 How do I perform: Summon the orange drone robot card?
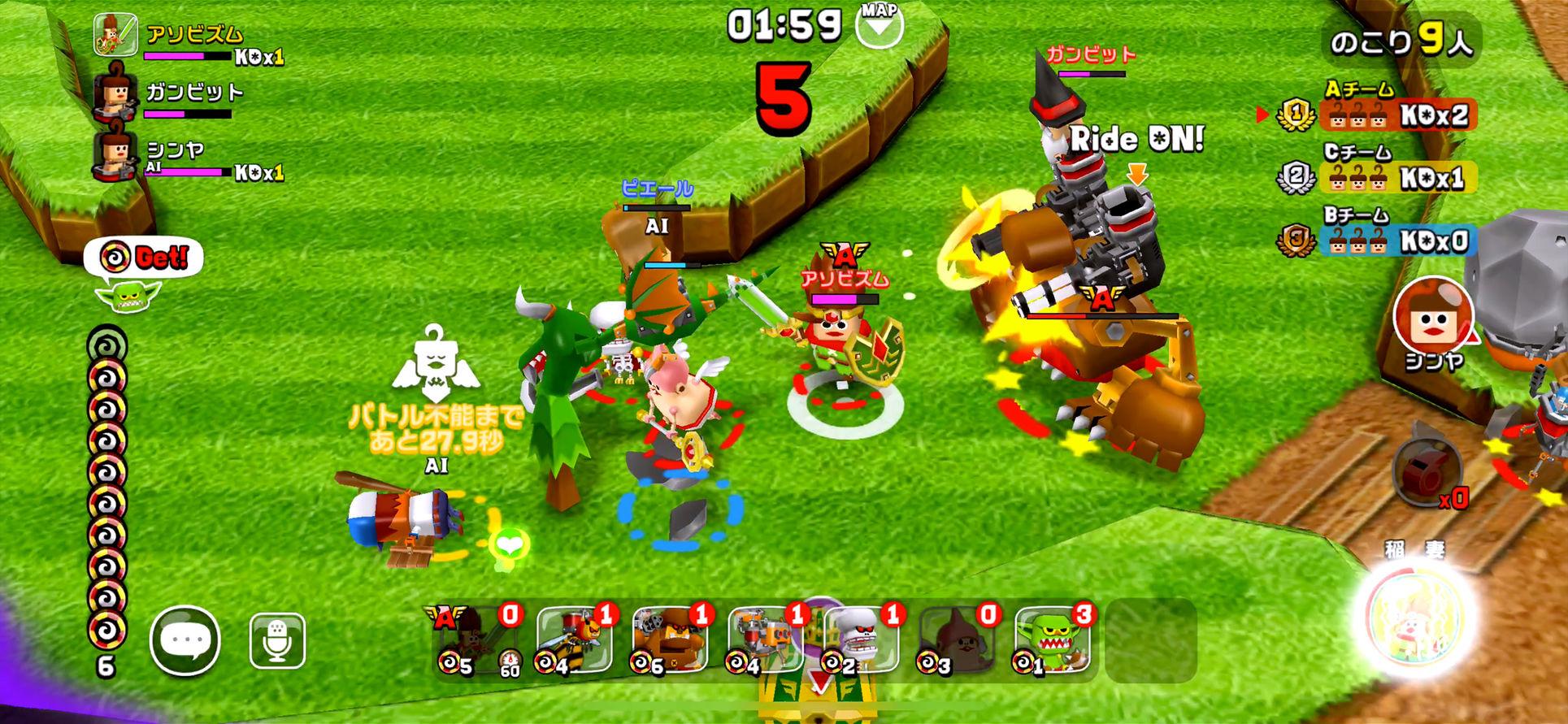766,640
